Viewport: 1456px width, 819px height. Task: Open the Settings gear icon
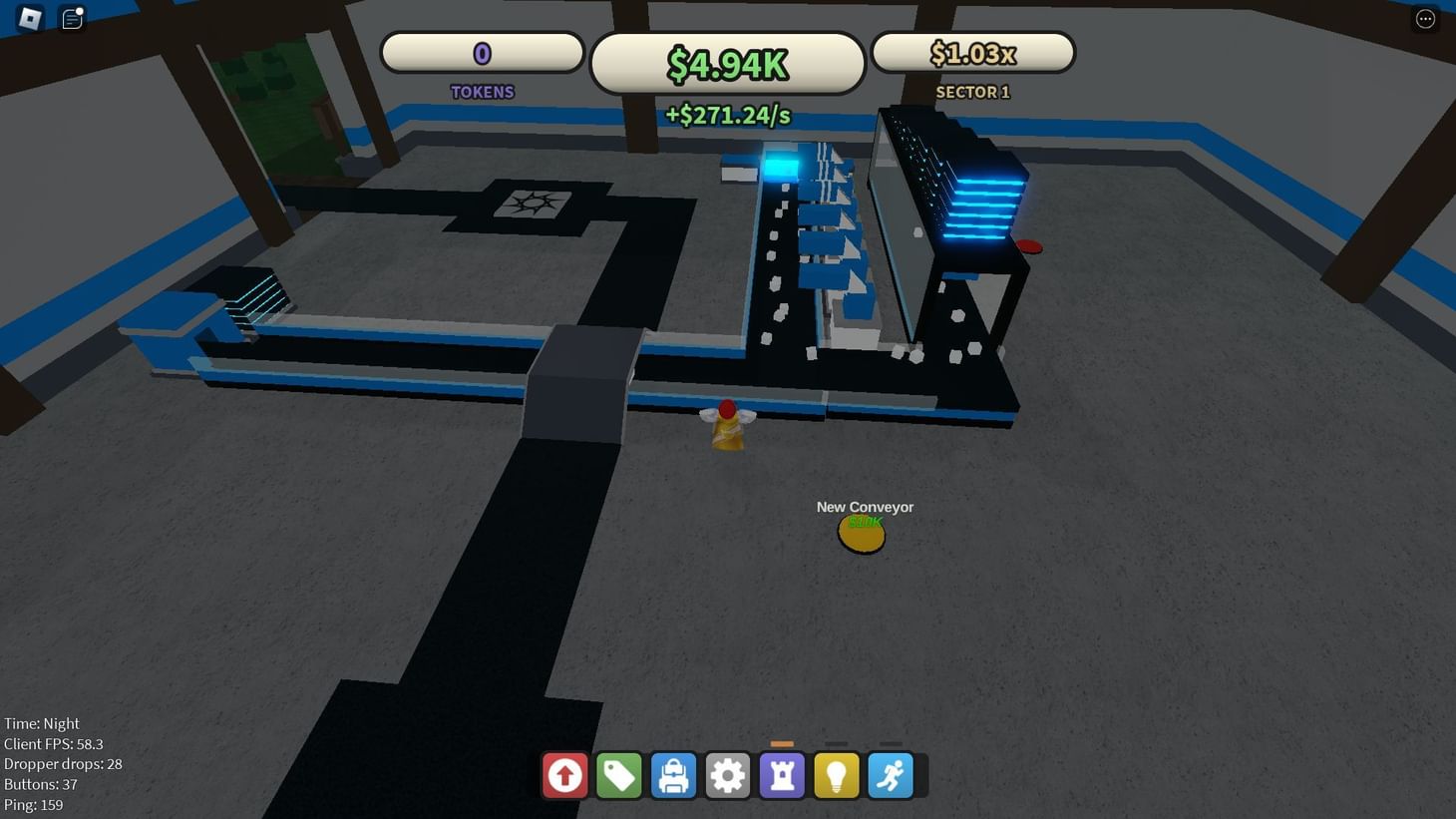[727, 774]
